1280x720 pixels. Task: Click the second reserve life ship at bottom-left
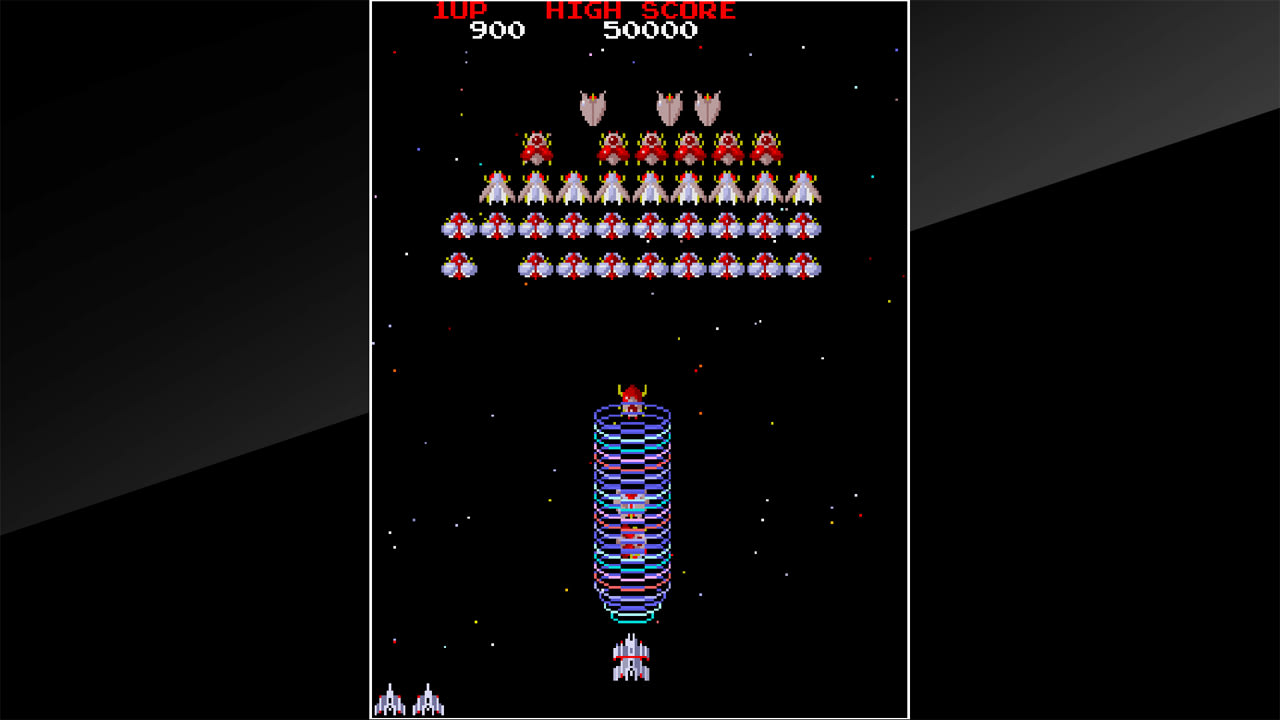point(430,701)
